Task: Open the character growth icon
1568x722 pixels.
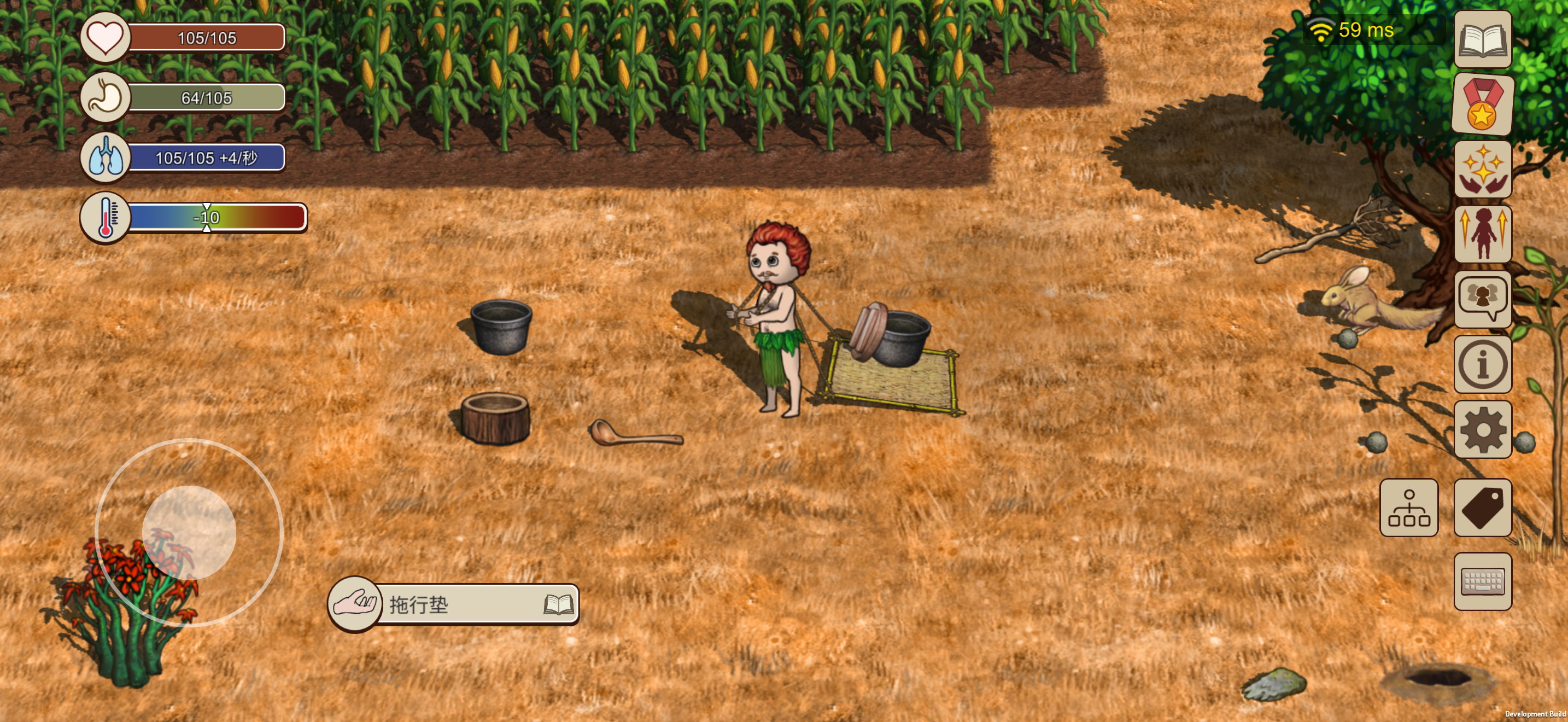Action: 1482,234
